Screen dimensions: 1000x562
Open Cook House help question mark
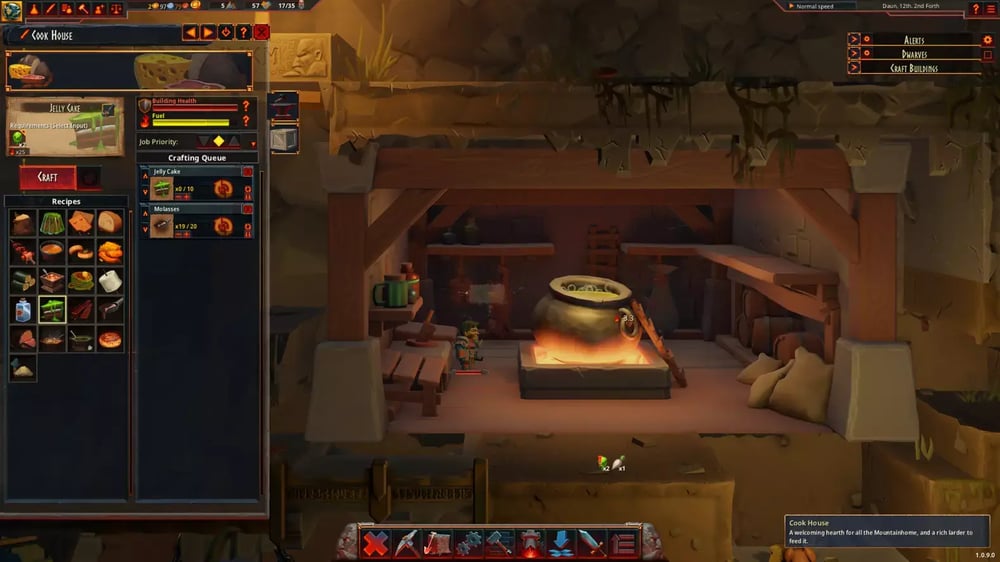pyautogui.click(x=244, y=33)
